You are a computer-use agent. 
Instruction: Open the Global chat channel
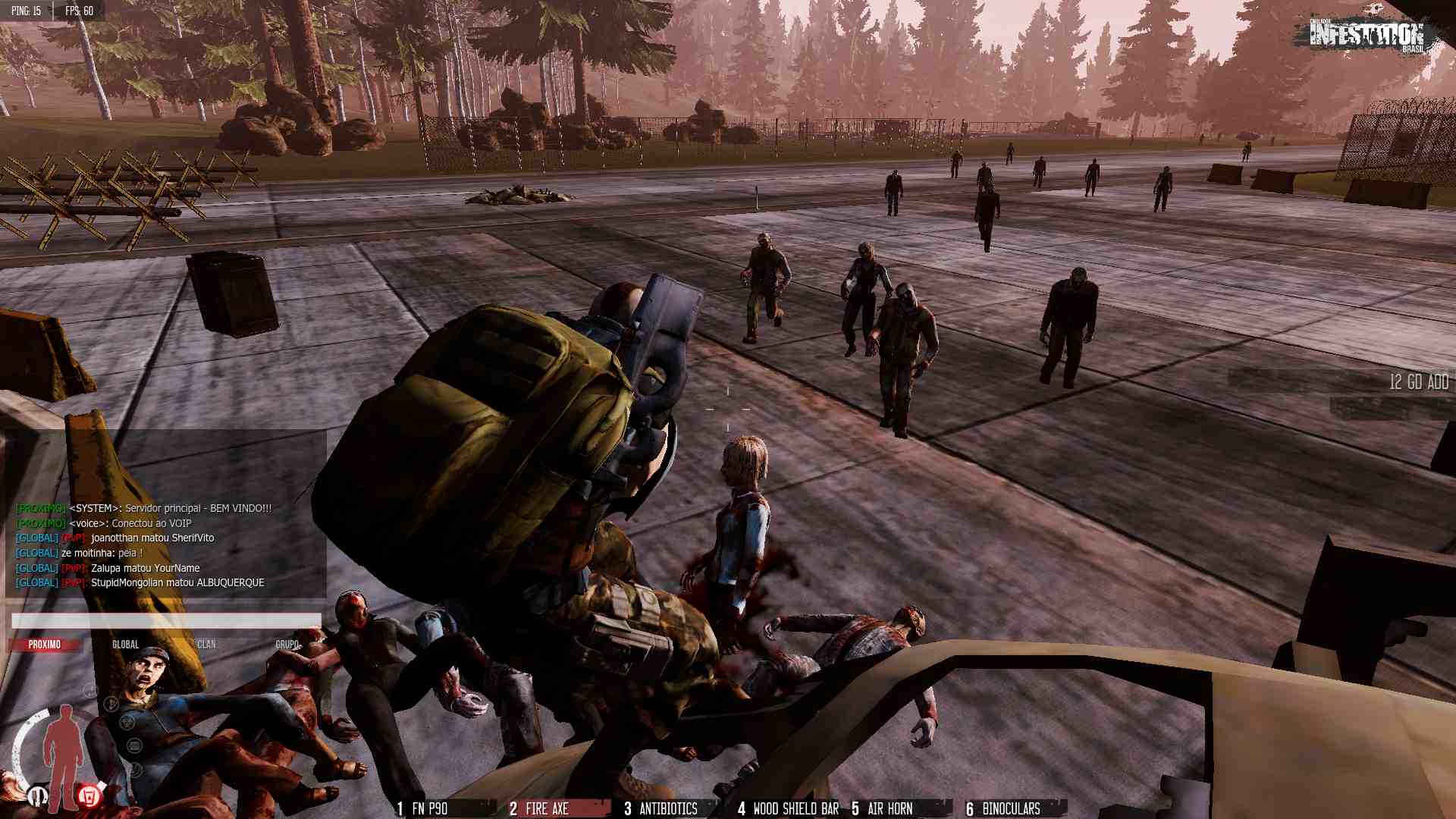coord(126,645)
